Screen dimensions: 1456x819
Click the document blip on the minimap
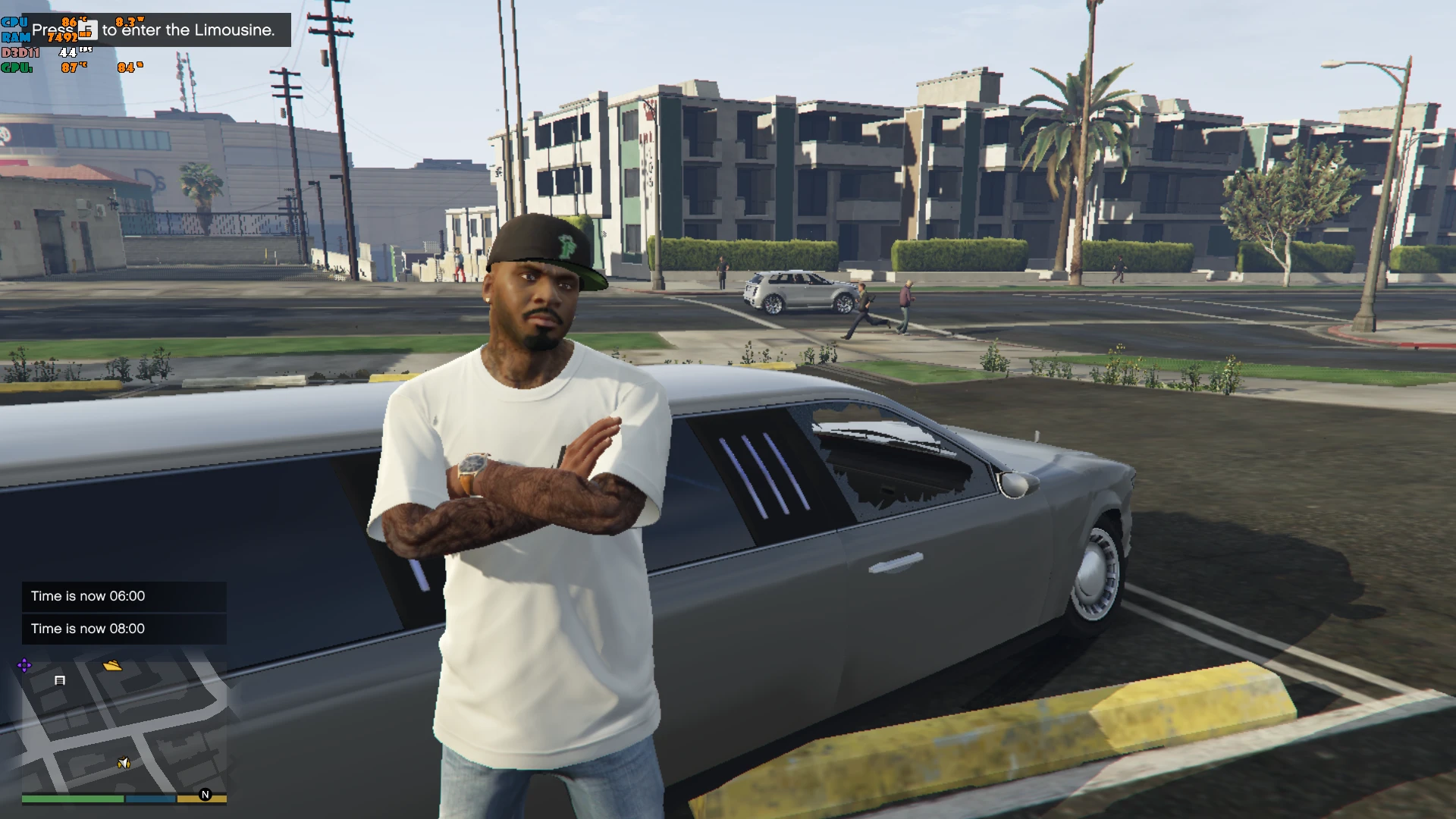pyautogui.click(x=60, y=680)
